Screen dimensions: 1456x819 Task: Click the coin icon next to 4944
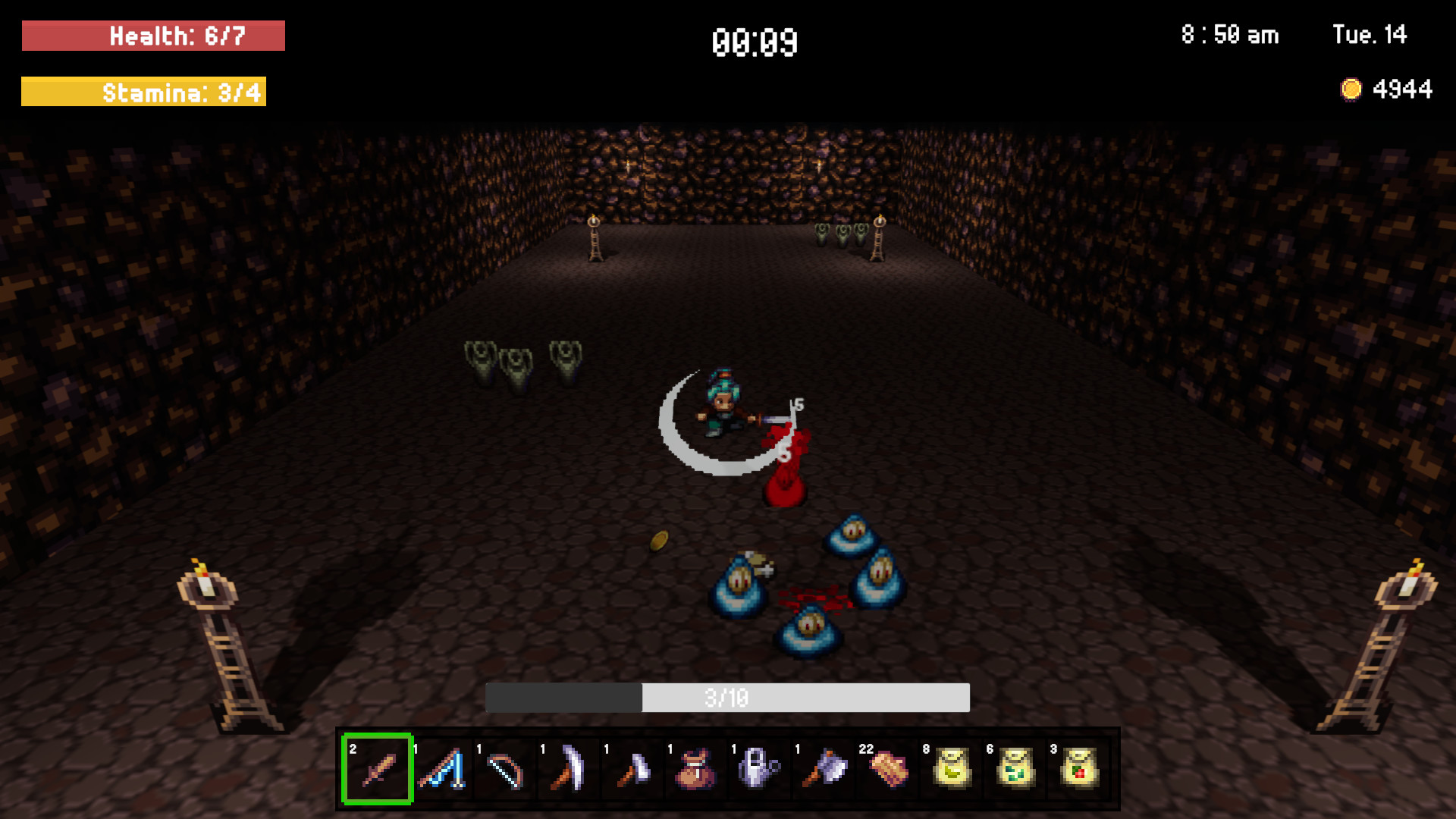tap(1351, 89)
